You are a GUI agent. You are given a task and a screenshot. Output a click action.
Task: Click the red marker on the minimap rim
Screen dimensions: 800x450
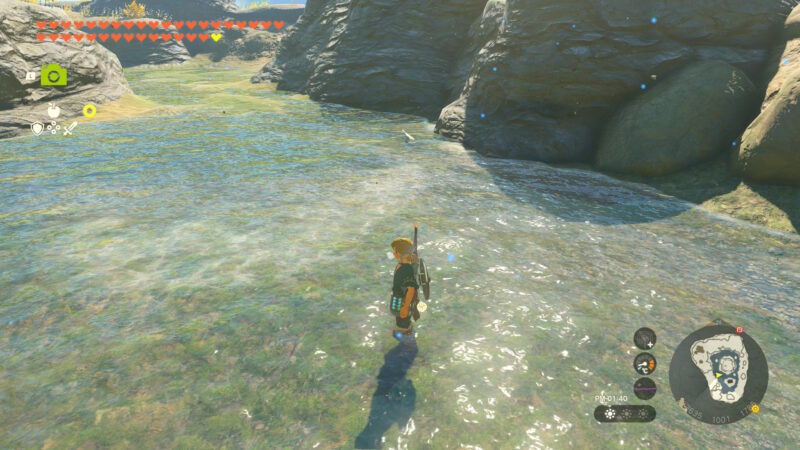[x=739, y=329]
